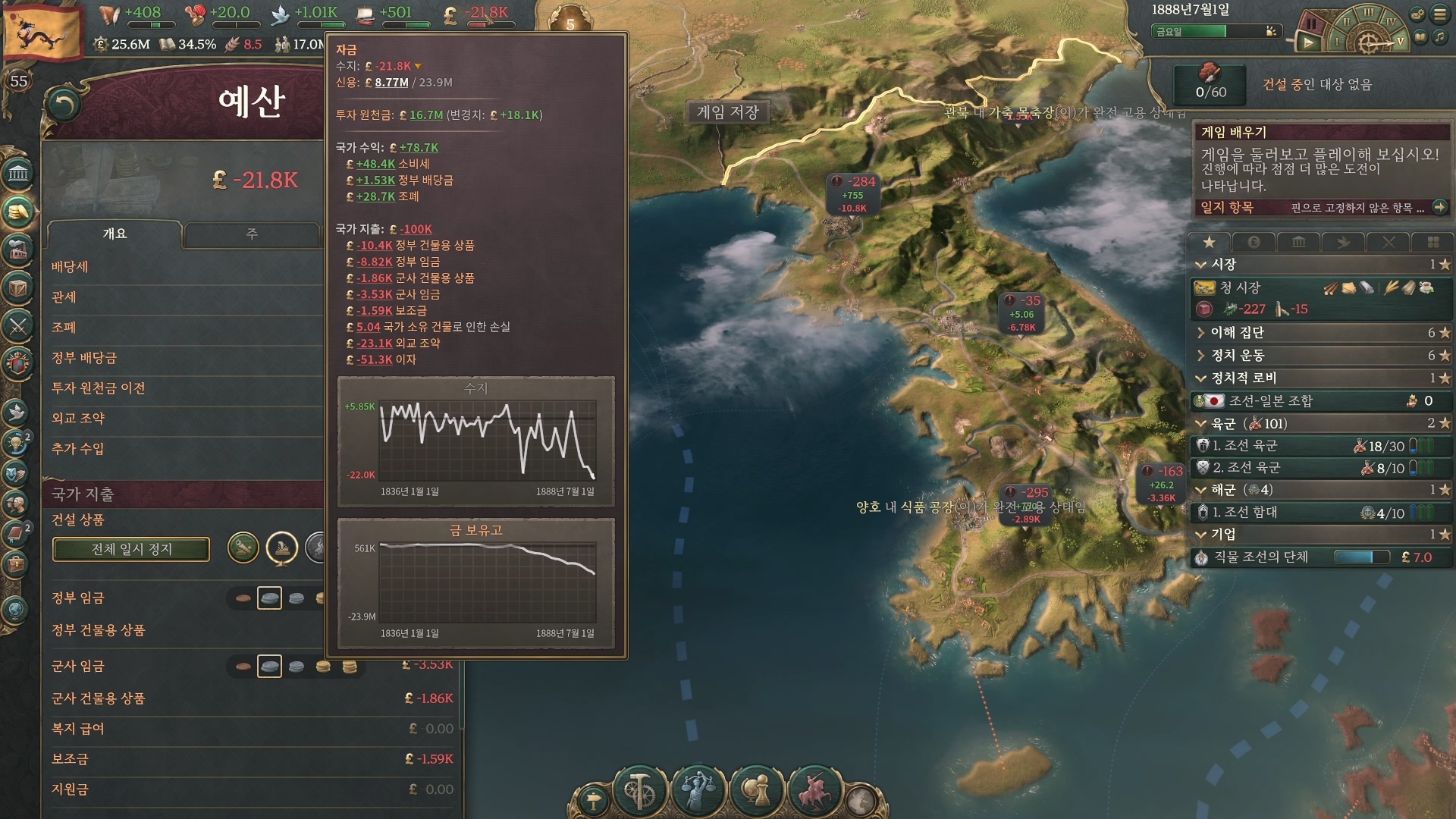Click the 전체 일시 정지 button
This screenshot has width=1456, height=819.
(x=131, y=549)
